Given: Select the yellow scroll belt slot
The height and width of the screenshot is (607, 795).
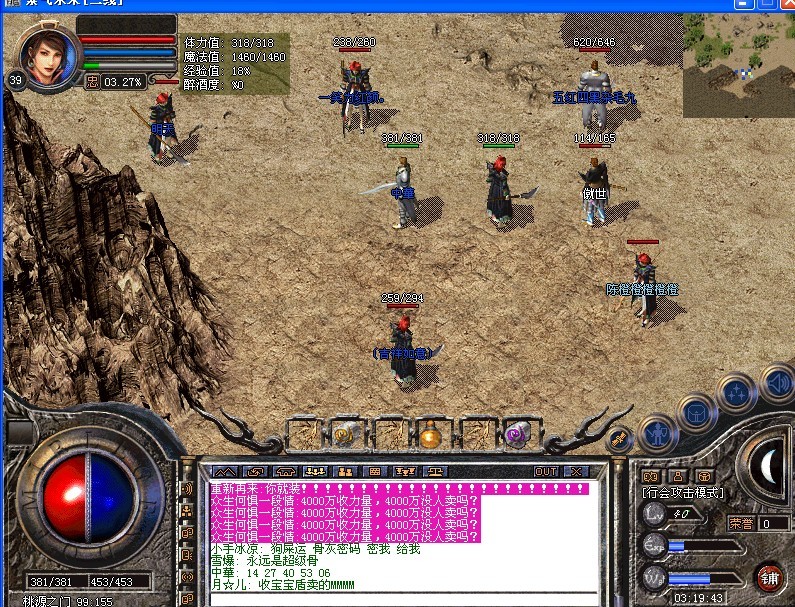Looking at the screenshot, I should 345,434.
